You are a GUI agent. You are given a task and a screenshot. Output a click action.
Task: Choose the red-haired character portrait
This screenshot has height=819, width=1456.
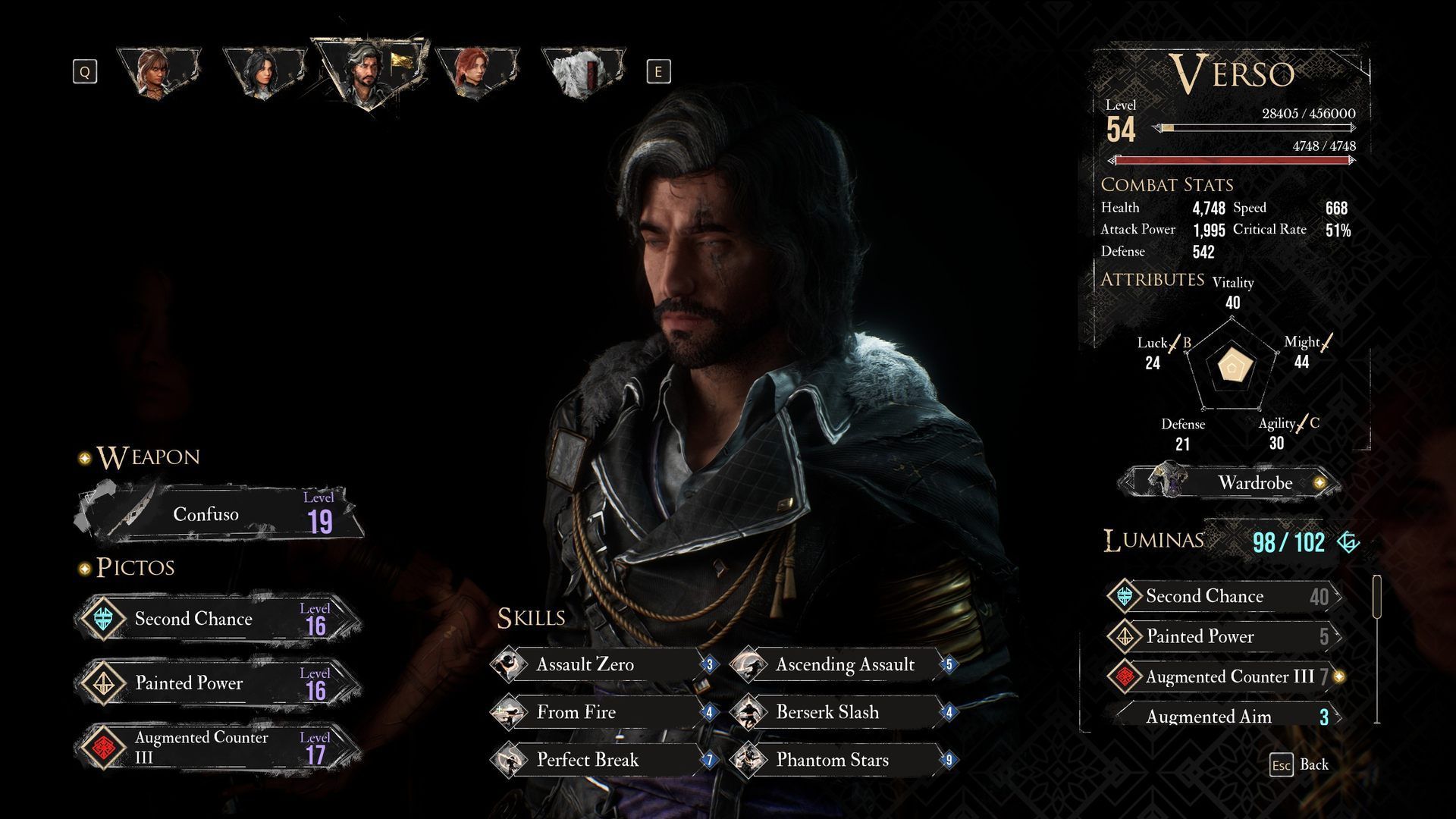476,72
